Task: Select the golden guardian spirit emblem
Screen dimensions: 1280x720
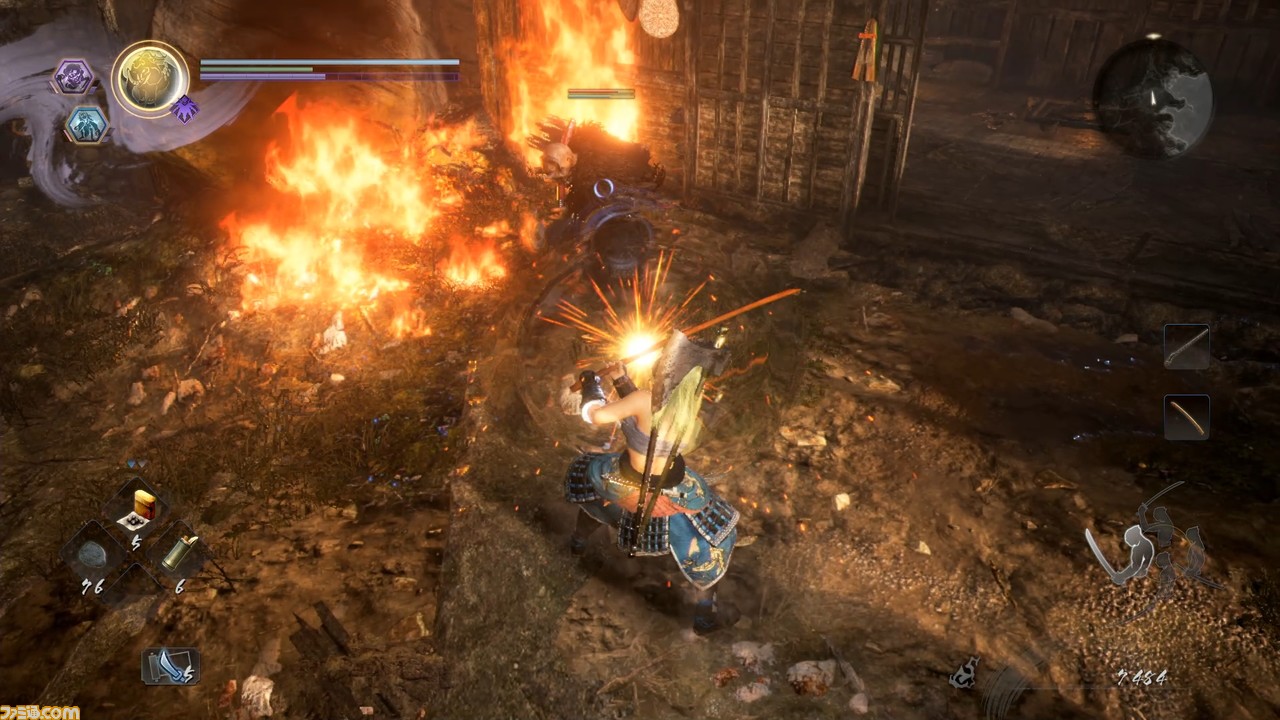Action: [x=150, y=79]
